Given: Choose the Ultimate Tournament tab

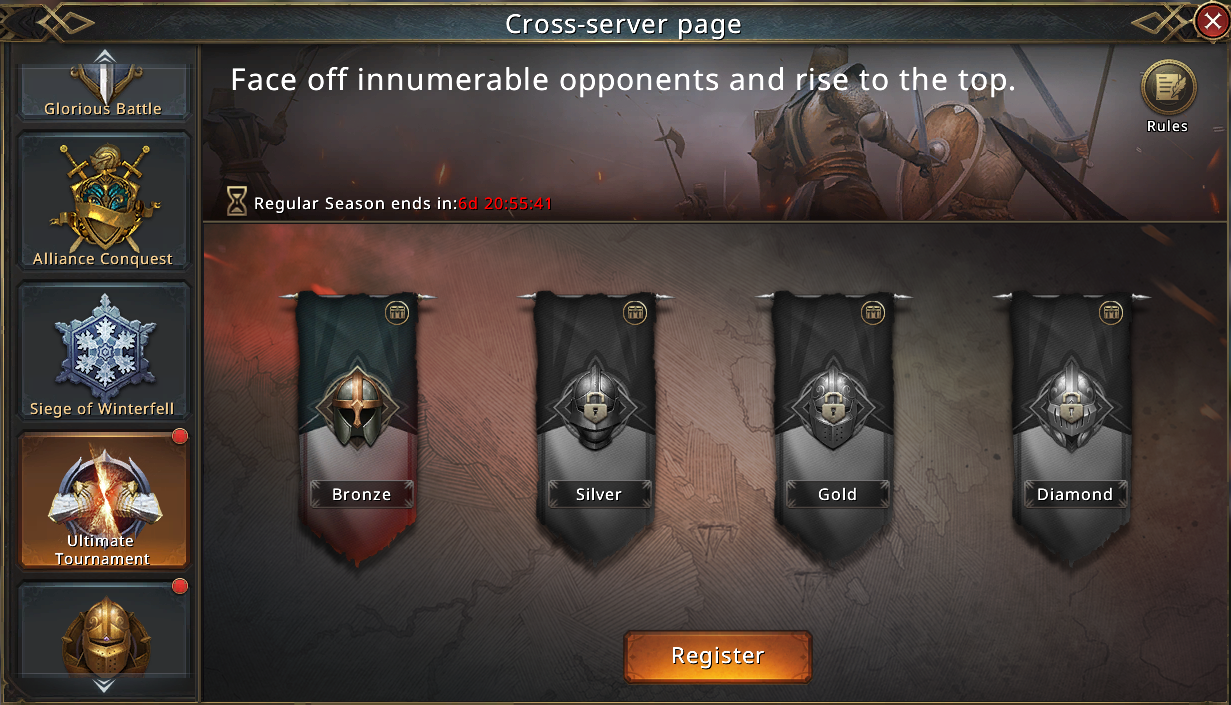Looking at the screenshot, I should [103, 500].
